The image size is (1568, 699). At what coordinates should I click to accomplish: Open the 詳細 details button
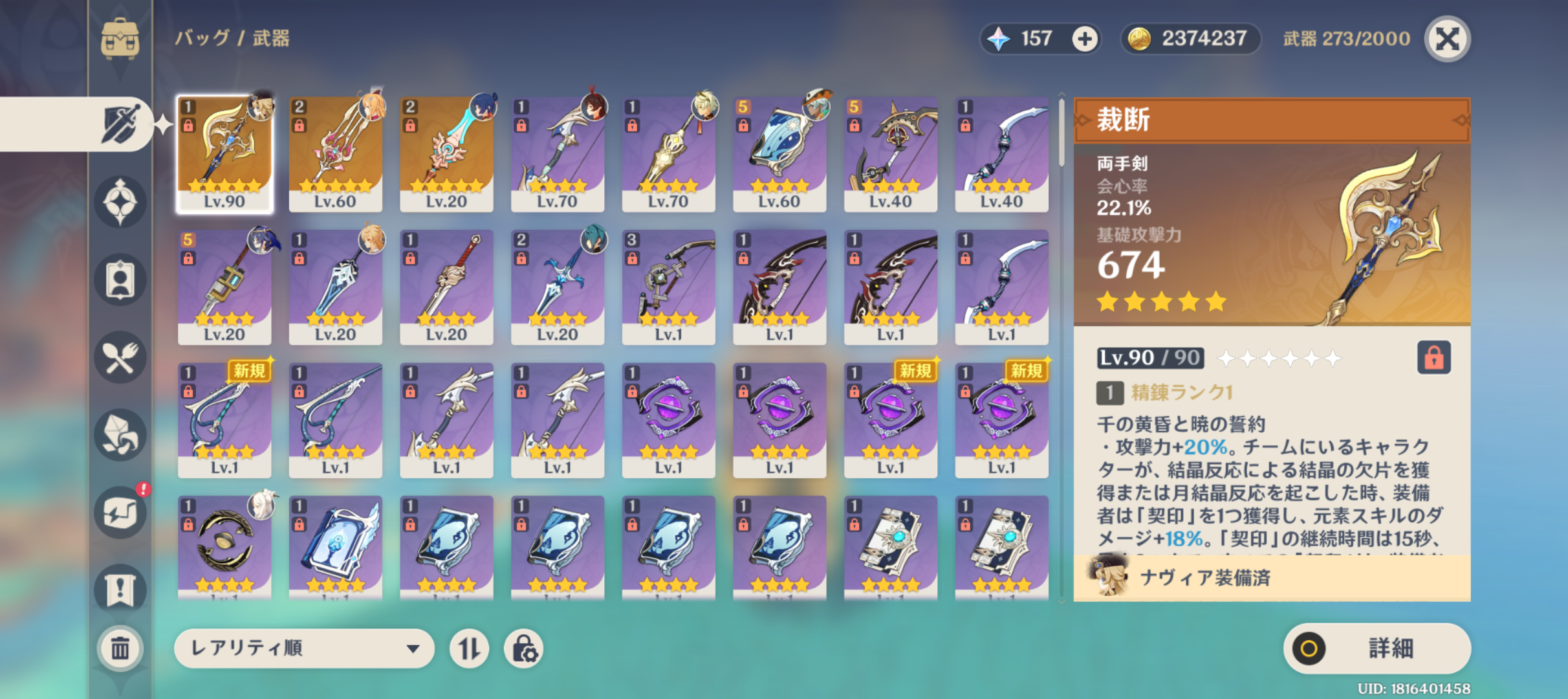click(1377, 648)
